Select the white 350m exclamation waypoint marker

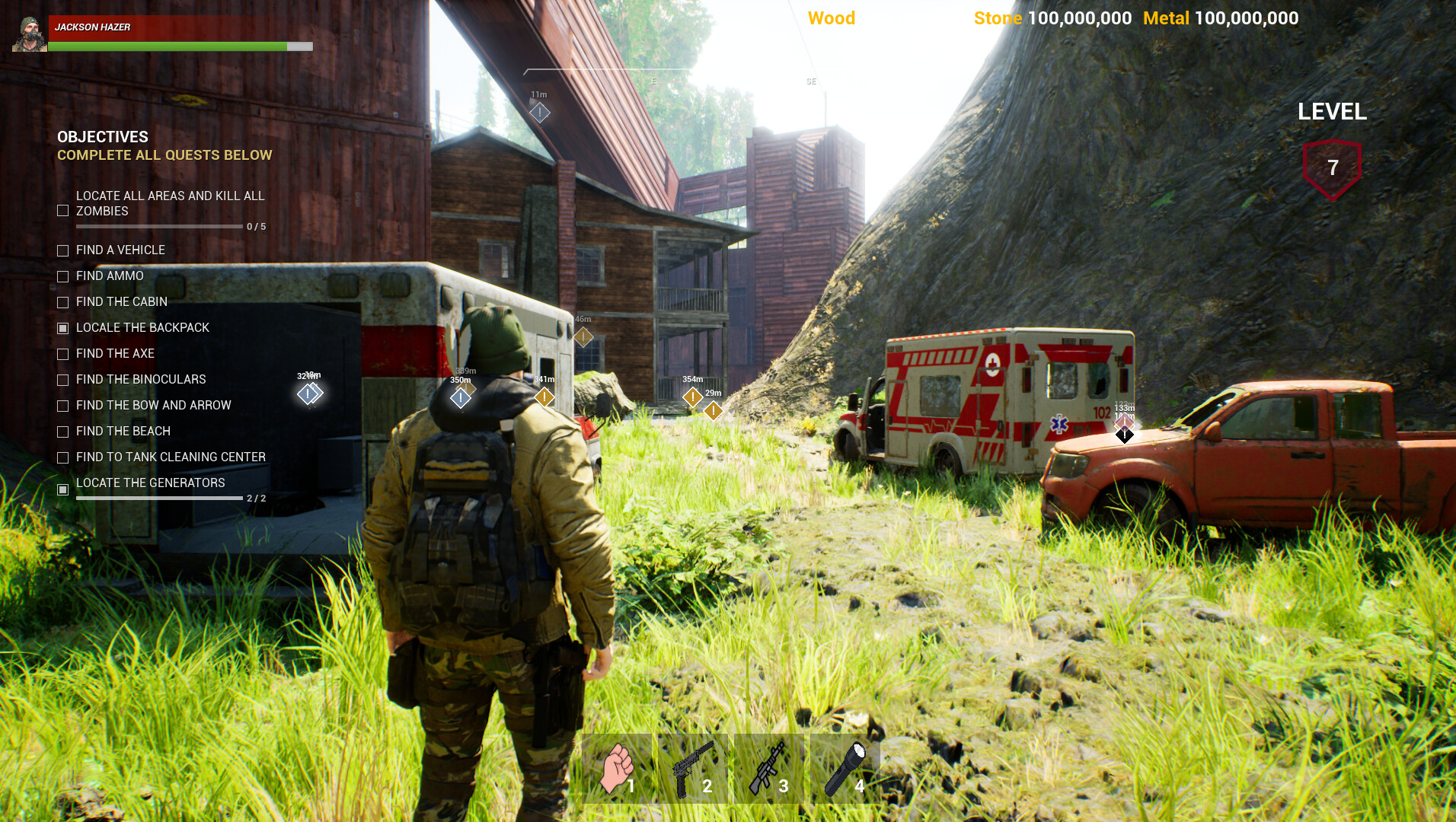coord(460,397)
